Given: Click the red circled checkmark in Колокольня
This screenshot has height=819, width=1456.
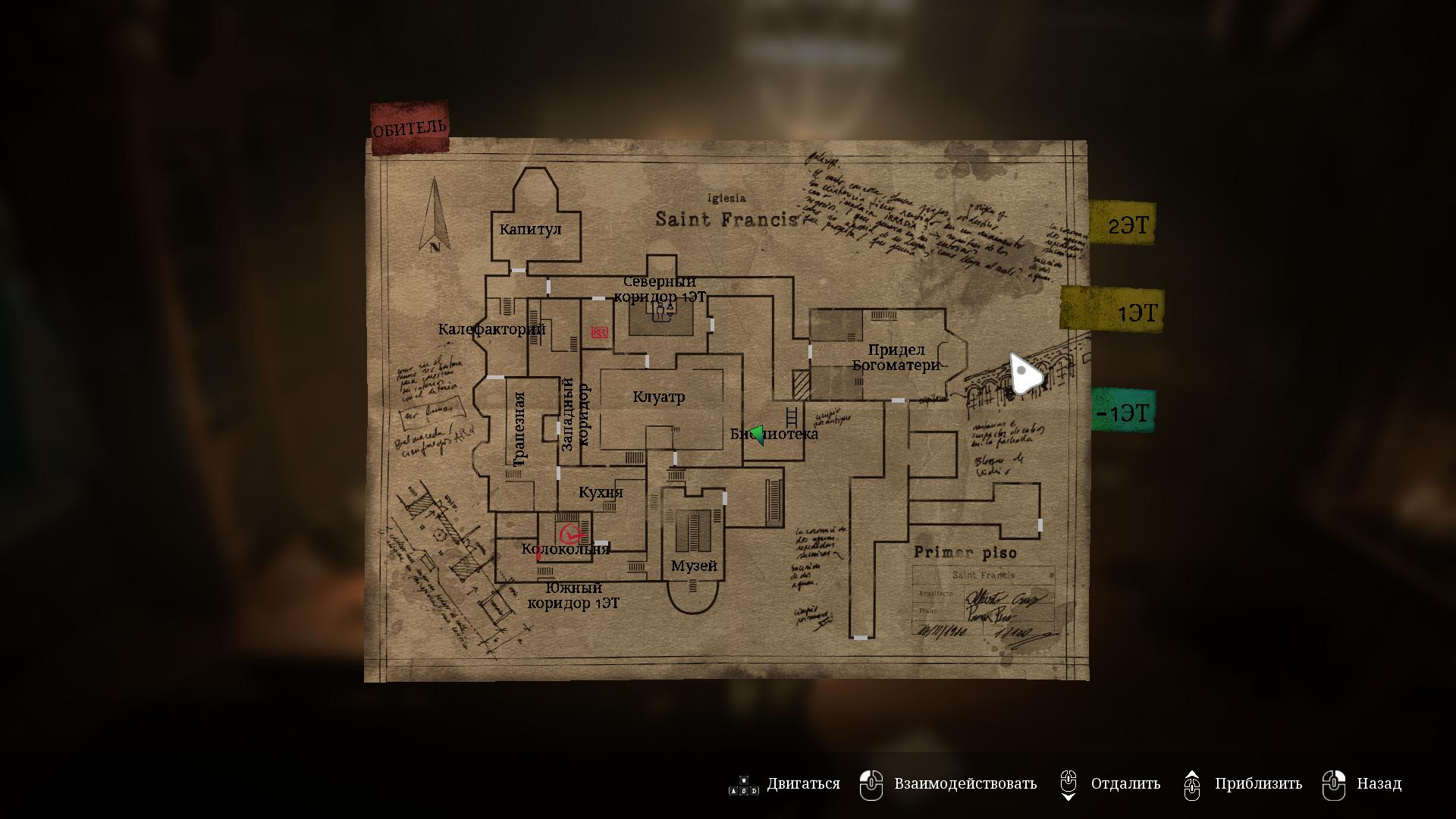Looking at the screenshot, I should point(570,533).
